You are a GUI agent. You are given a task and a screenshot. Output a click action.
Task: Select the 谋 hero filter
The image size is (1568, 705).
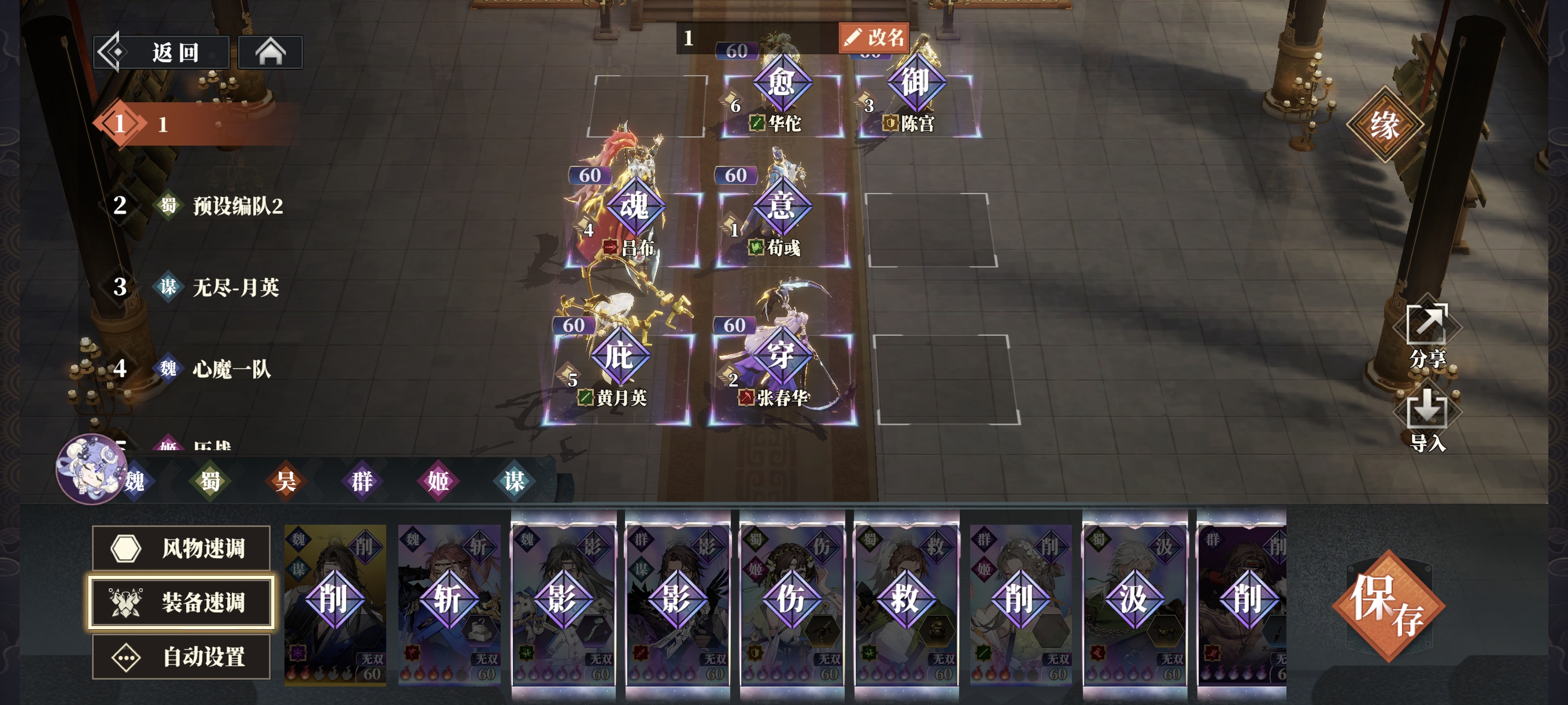pyautogui.click(x=514, y=481)
